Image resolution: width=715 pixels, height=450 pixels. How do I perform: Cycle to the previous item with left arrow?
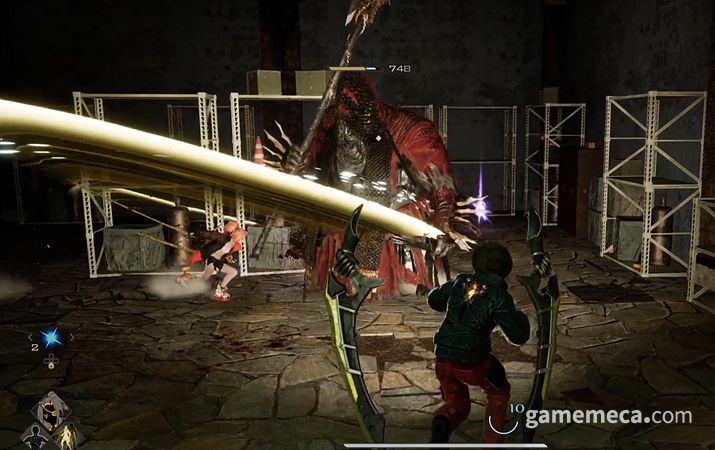tap(30, 338)
